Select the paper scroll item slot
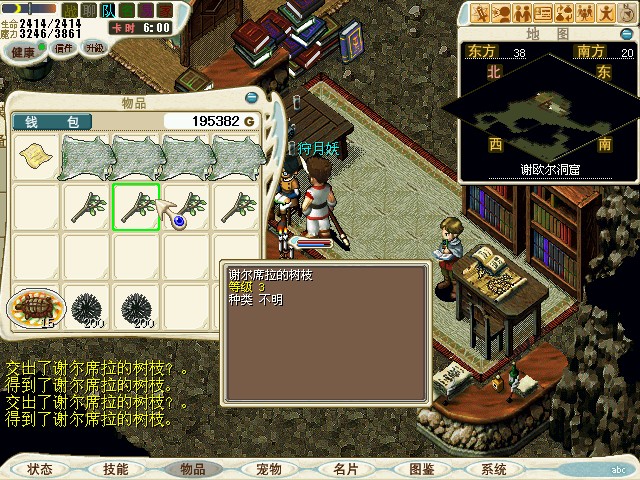The image size is (640, 480). [36, 157]
